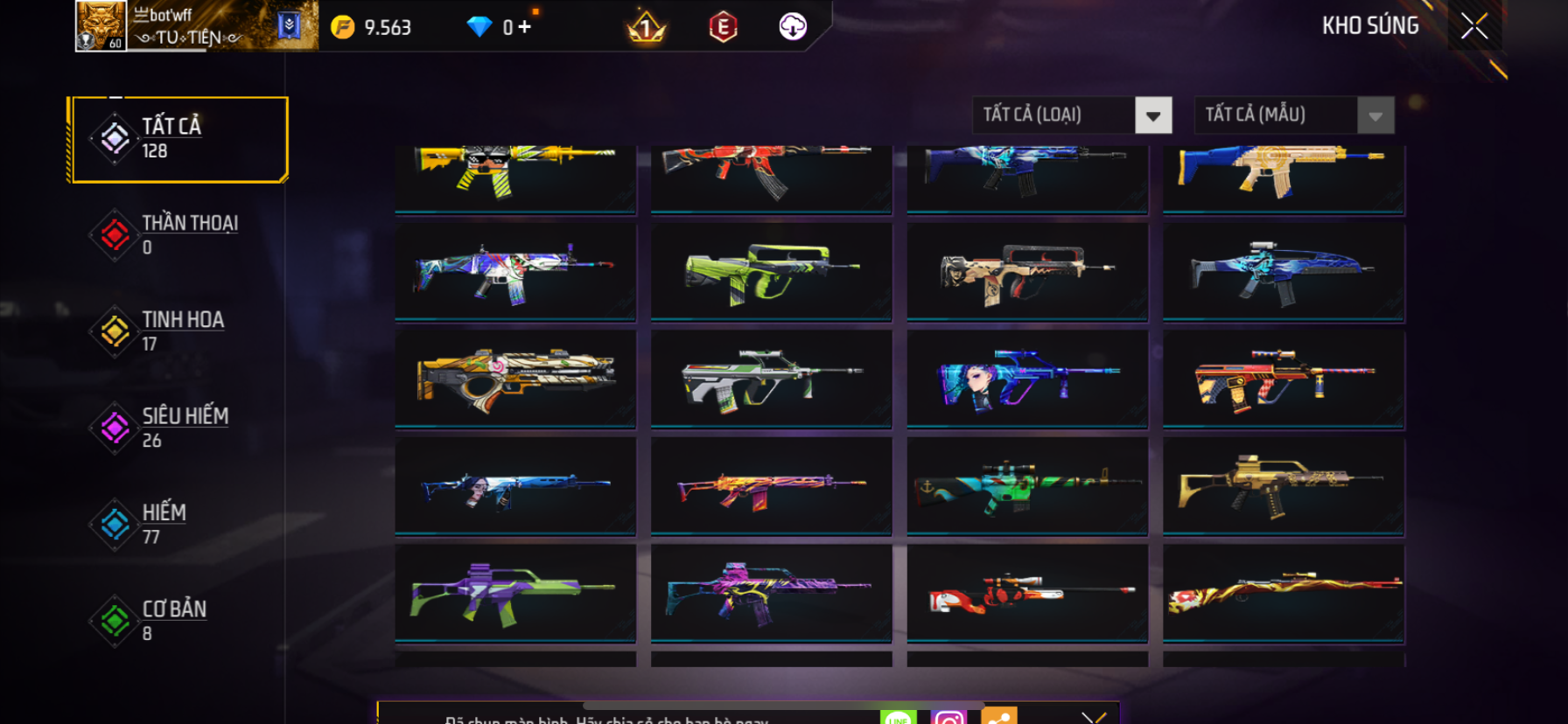This screenshot has width=1568, height=724.
Task: Dismiss the screenshot share banner
Action: tap(1093, 718)
